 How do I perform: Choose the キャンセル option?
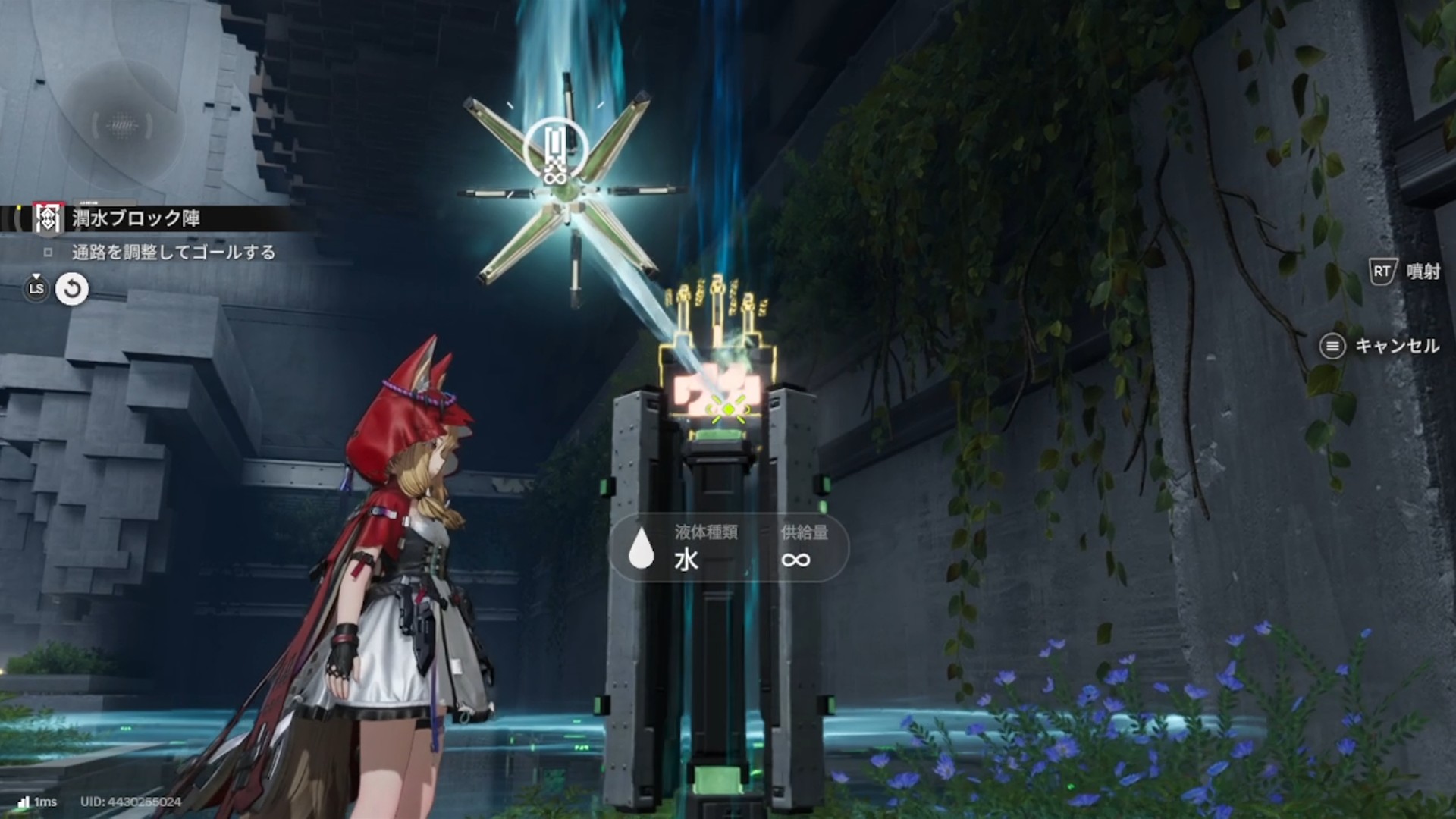click(1396, 347)
